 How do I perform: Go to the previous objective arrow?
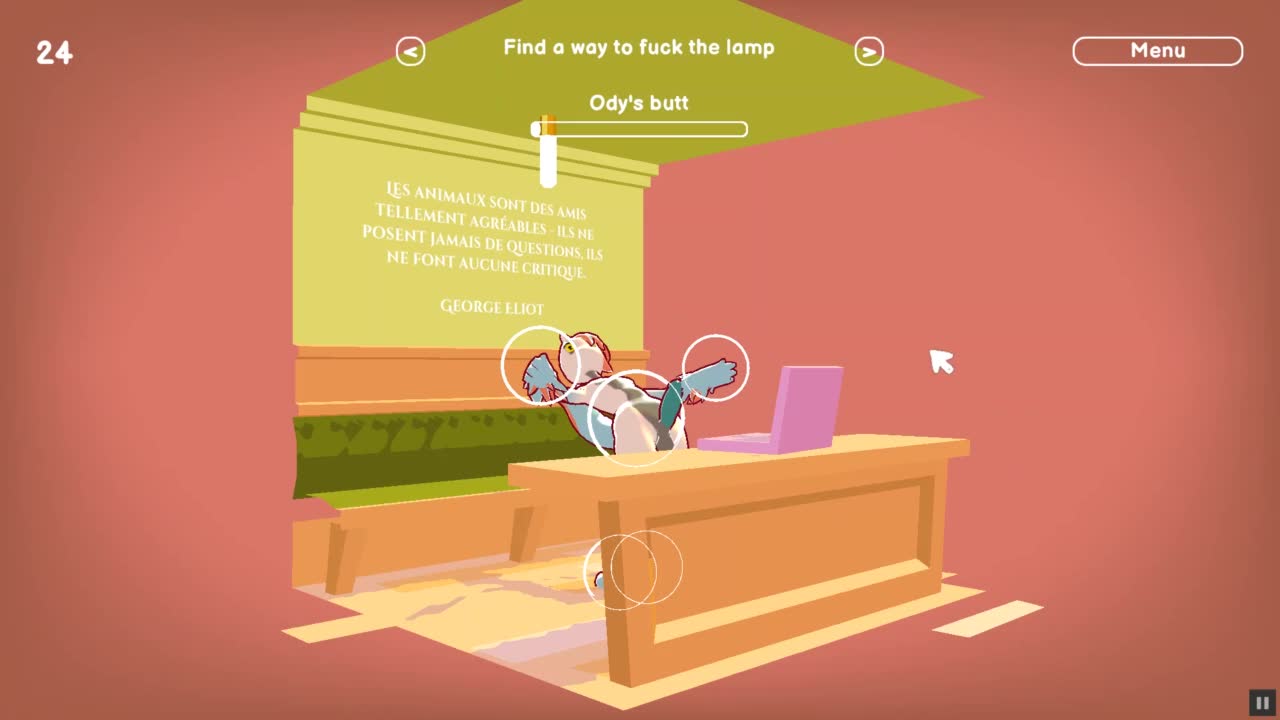[x=410, y=52]
